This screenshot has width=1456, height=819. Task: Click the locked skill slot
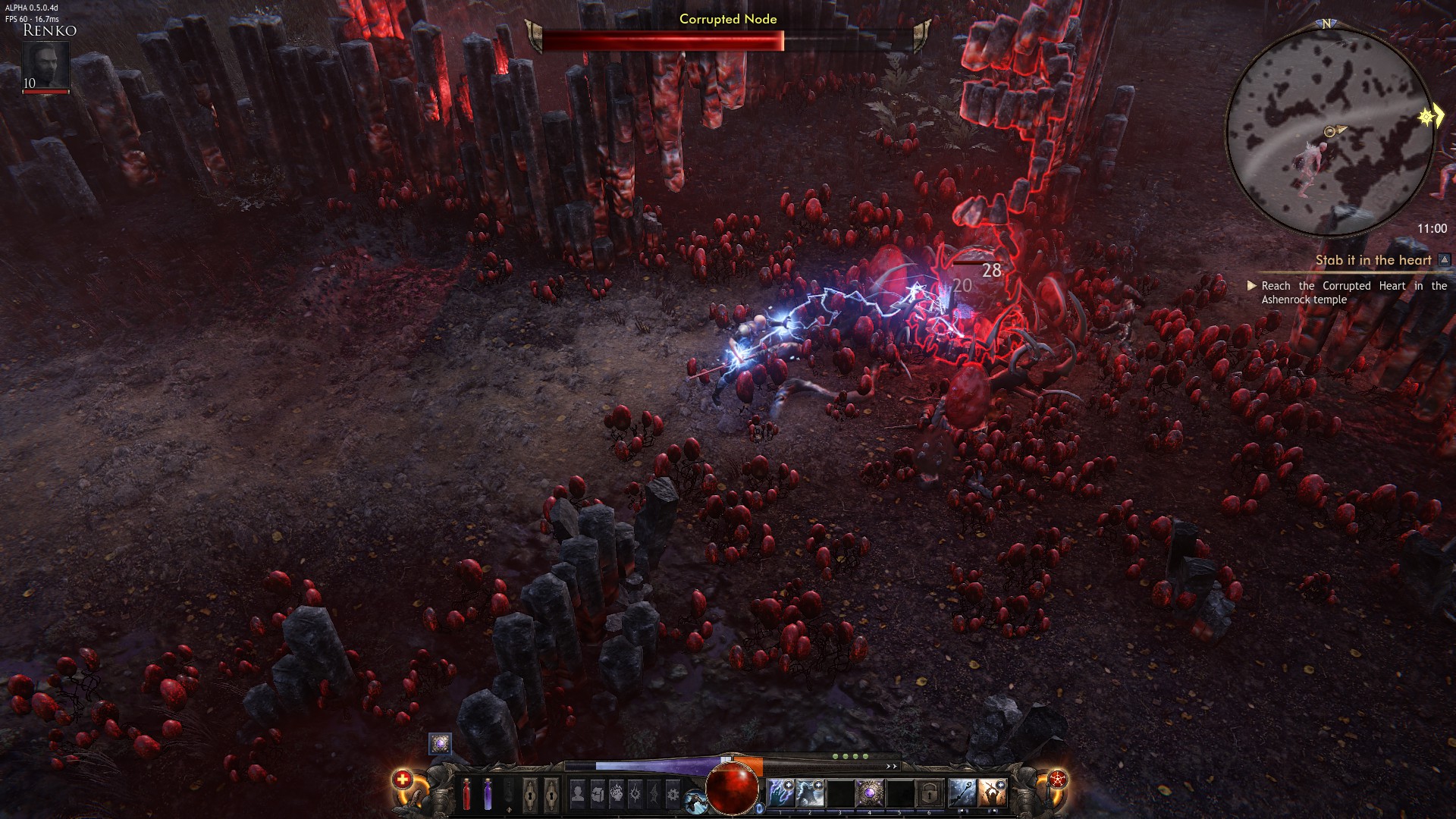pos(928,793)
